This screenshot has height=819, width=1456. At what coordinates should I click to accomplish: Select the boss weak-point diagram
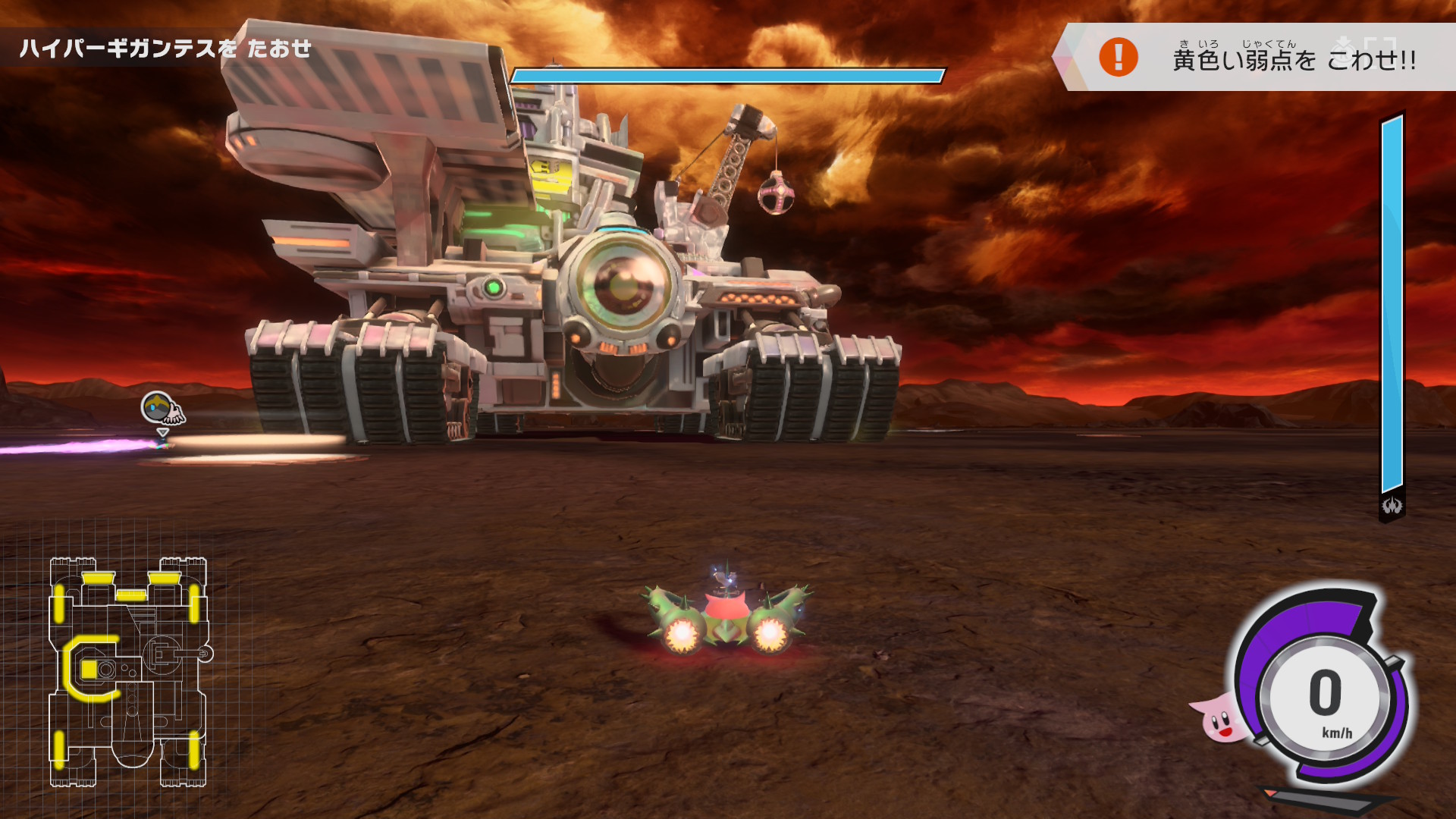click(129, 672)
